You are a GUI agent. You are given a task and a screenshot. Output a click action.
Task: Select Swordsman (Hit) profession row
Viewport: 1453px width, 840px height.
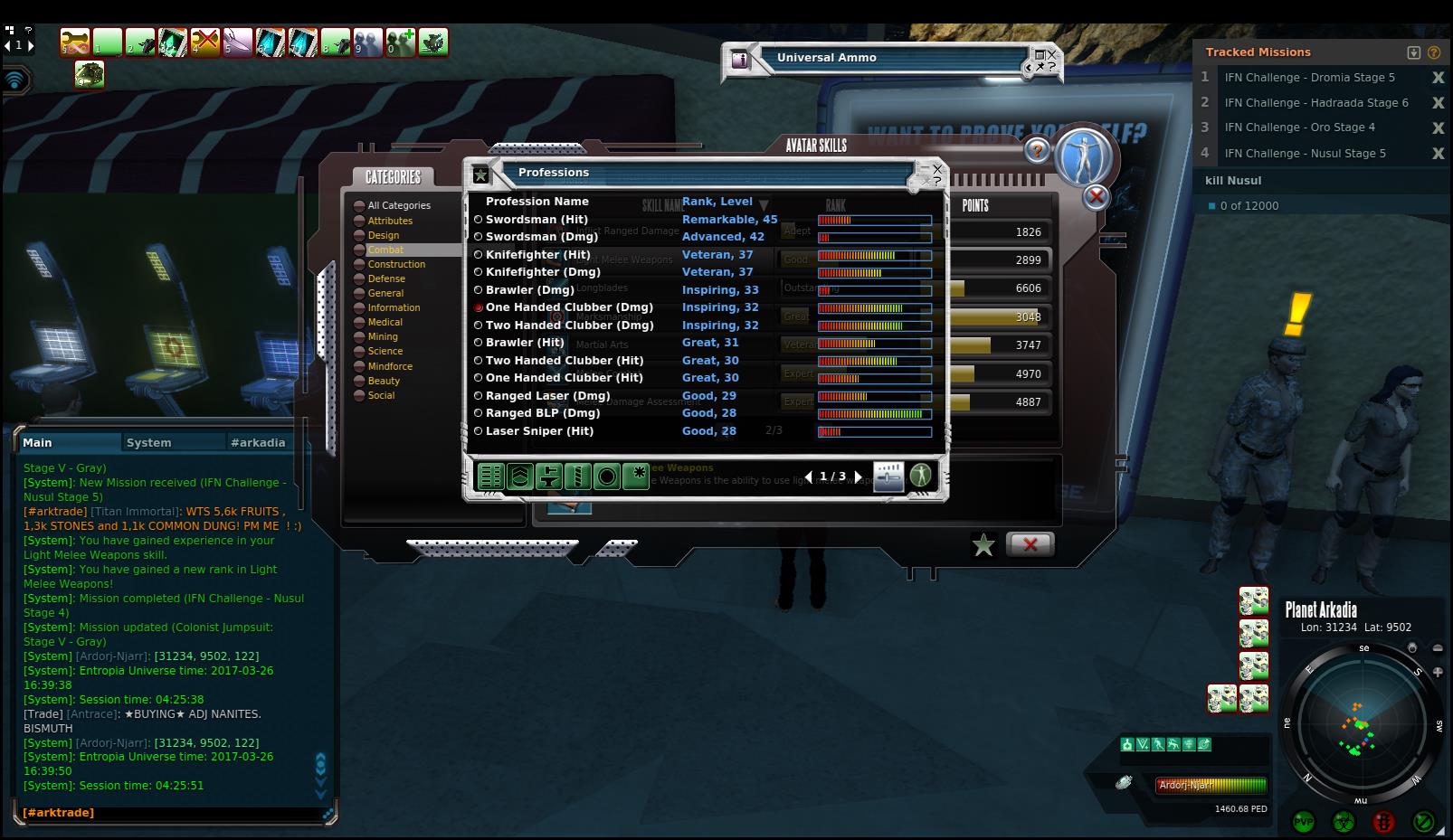(537, 220)
